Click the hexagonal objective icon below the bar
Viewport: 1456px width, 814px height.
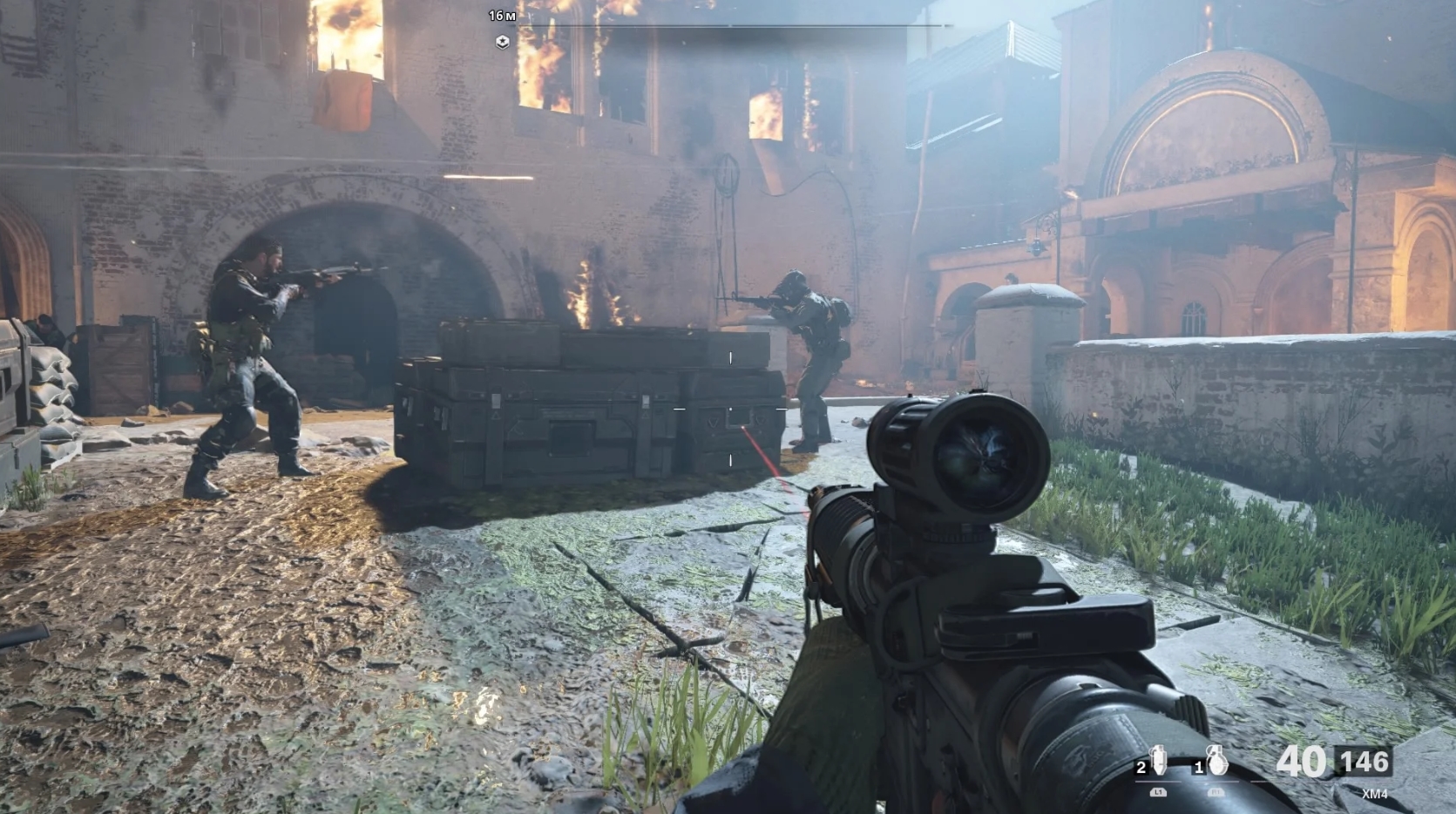(x=503, y=42)
